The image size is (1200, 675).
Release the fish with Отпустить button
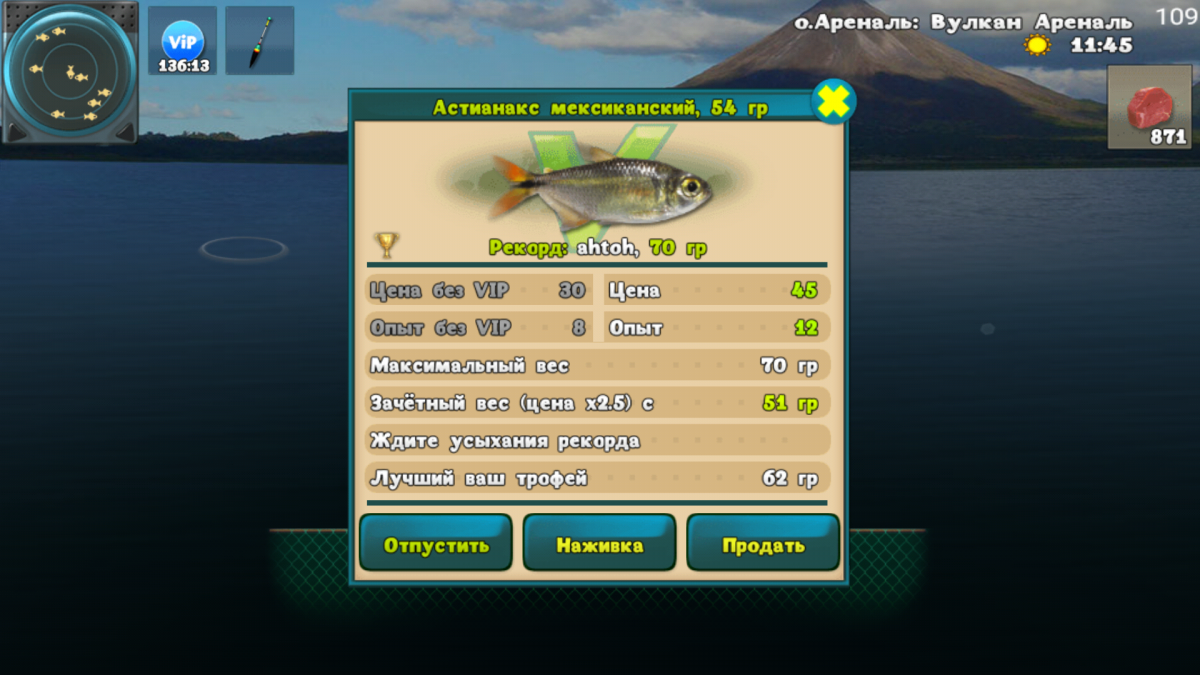(436, 544)
